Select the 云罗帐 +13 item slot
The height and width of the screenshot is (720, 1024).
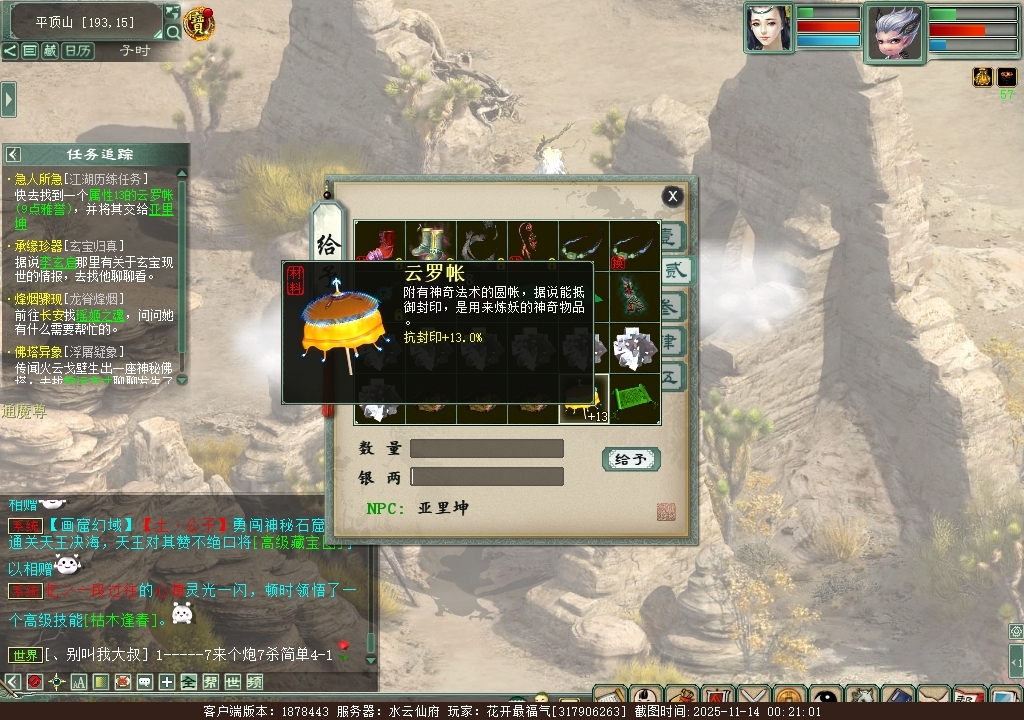coord(584,399)
